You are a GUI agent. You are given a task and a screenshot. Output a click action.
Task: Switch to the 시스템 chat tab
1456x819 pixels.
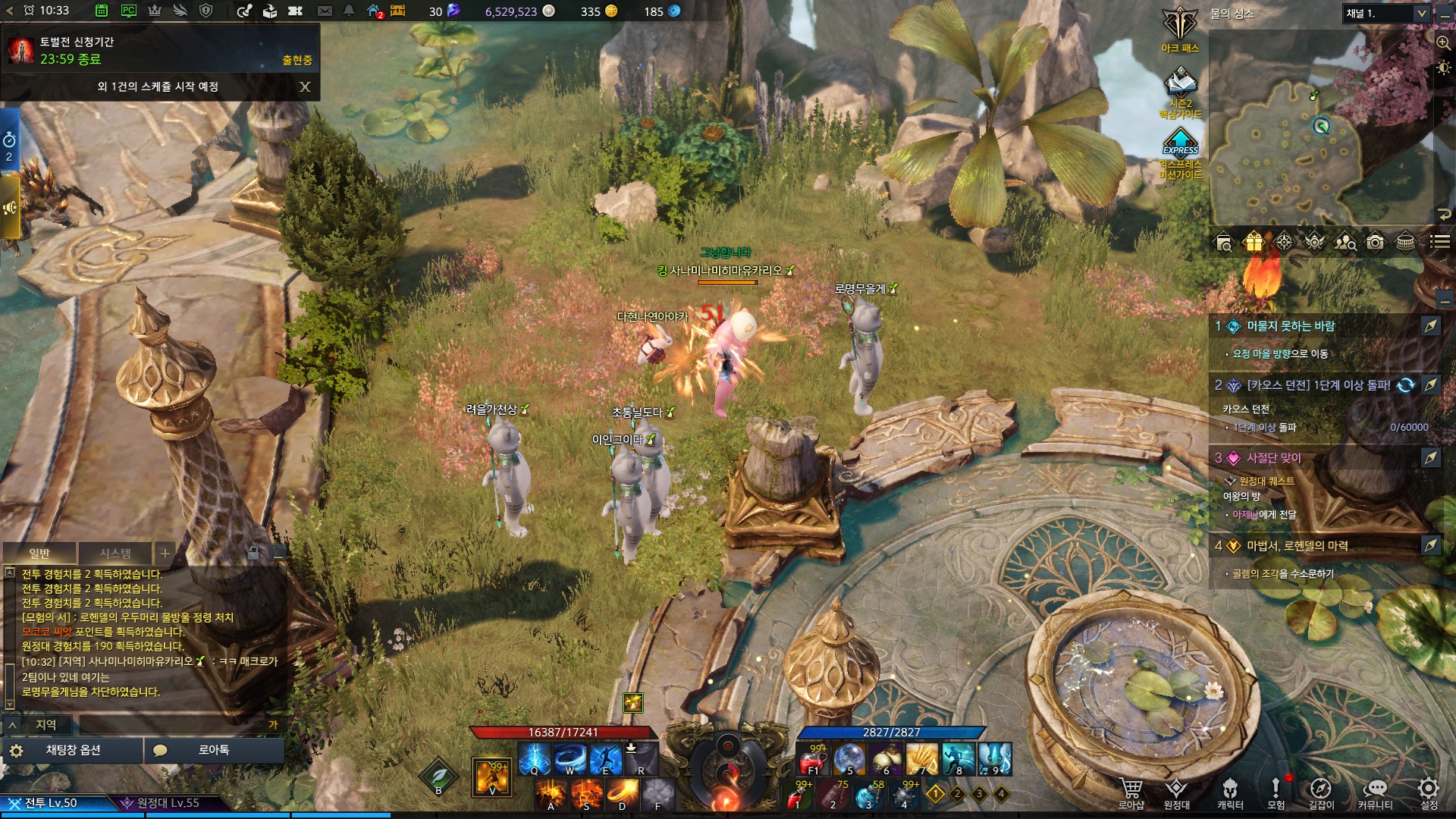tap(115, 553)
